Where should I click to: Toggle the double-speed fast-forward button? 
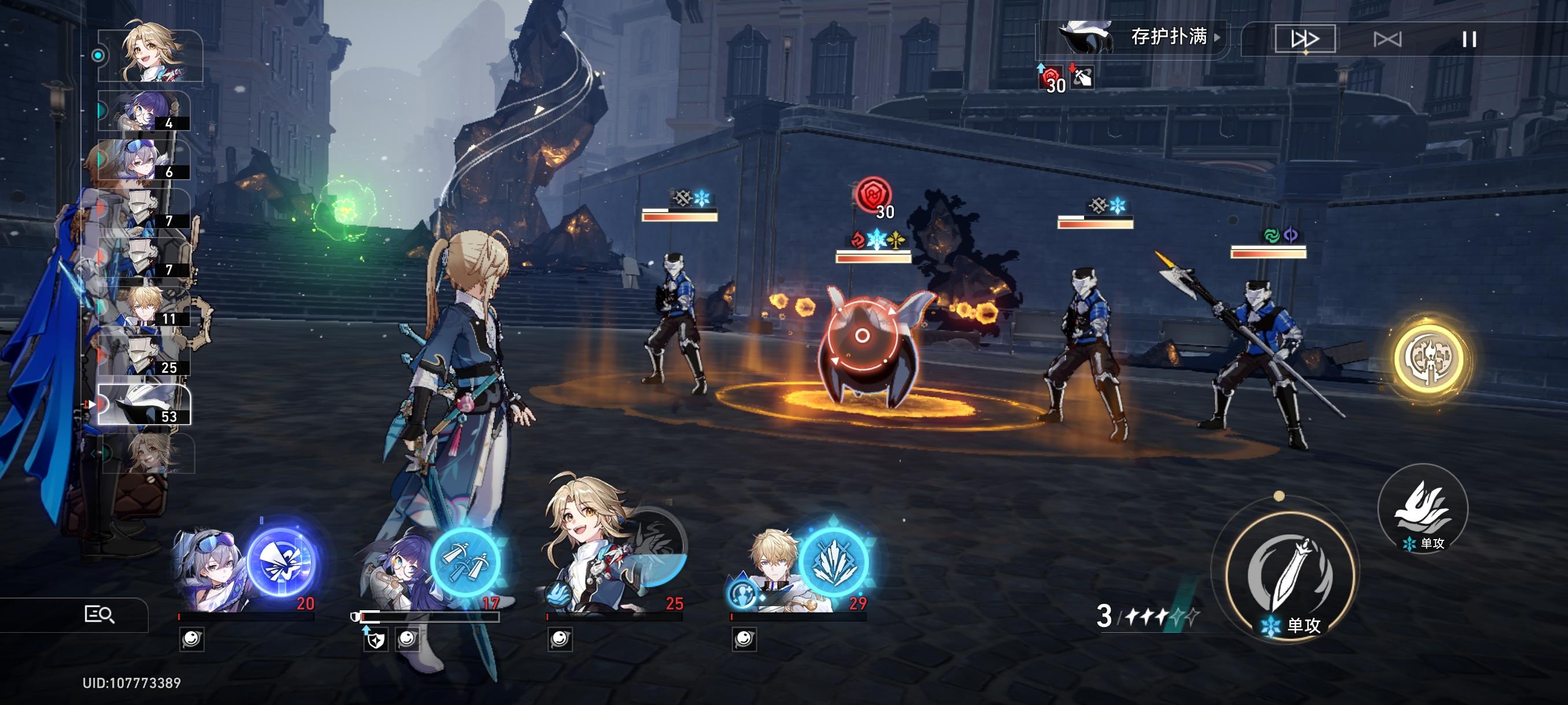tap(1304, 39)
